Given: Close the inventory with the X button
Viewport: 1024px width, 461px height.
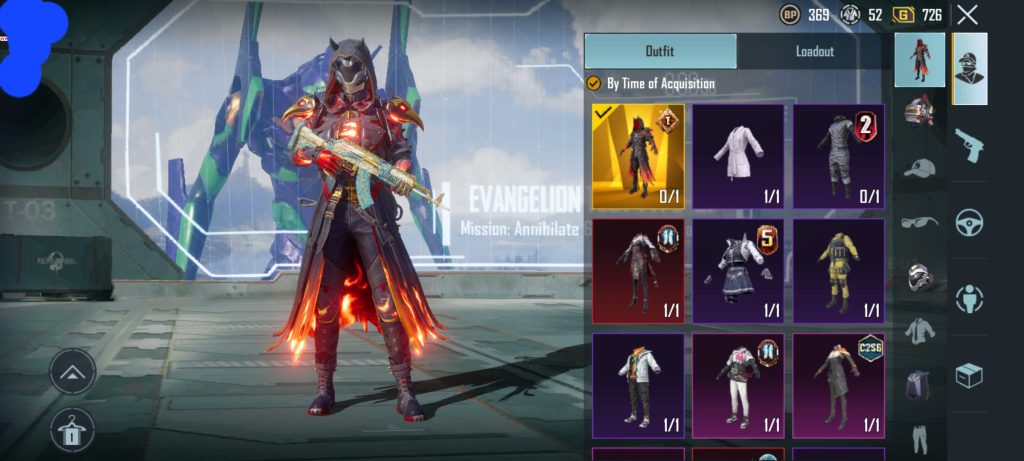Looking at the screenshot, I should pyautogui.click(x=967, y=14).
